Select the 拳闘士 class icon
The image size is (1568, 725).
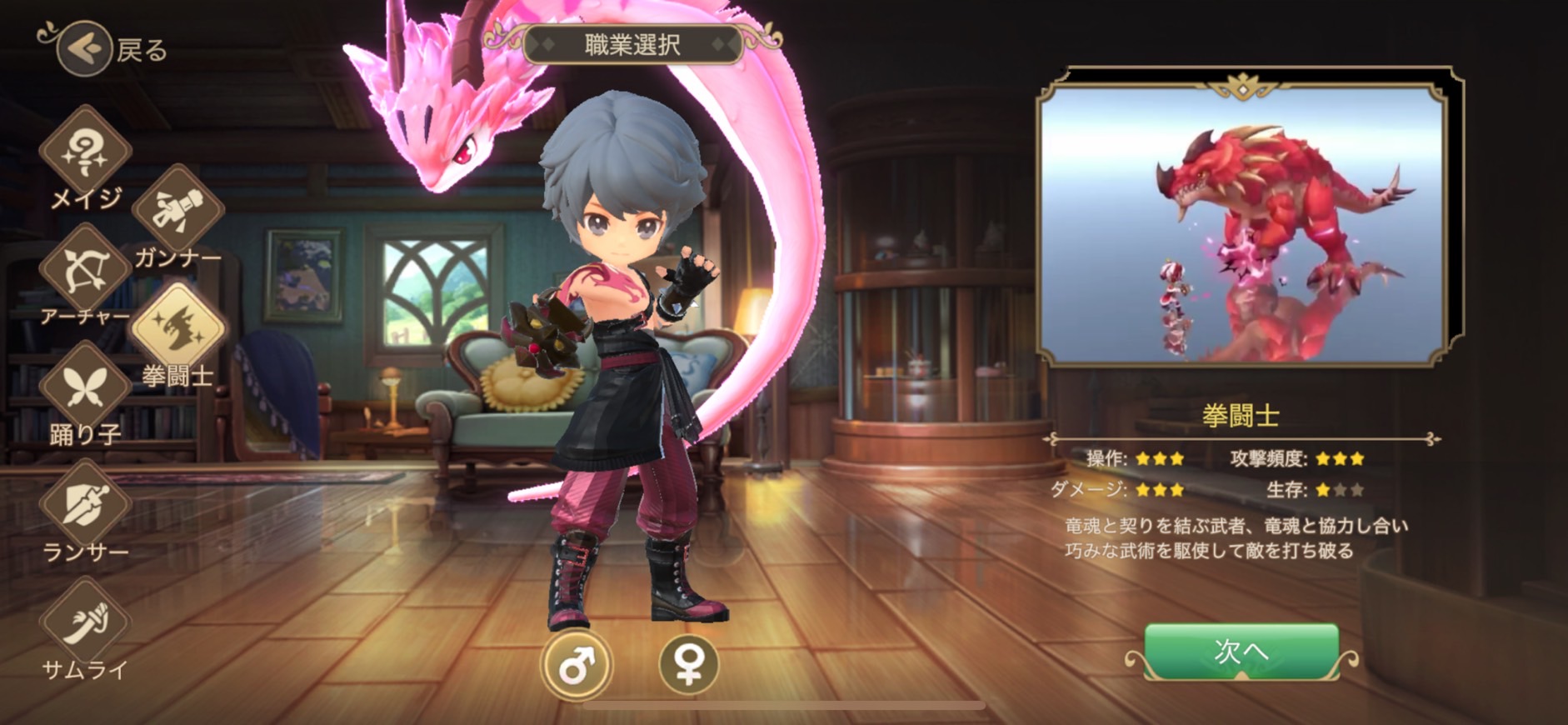[177, 328]
